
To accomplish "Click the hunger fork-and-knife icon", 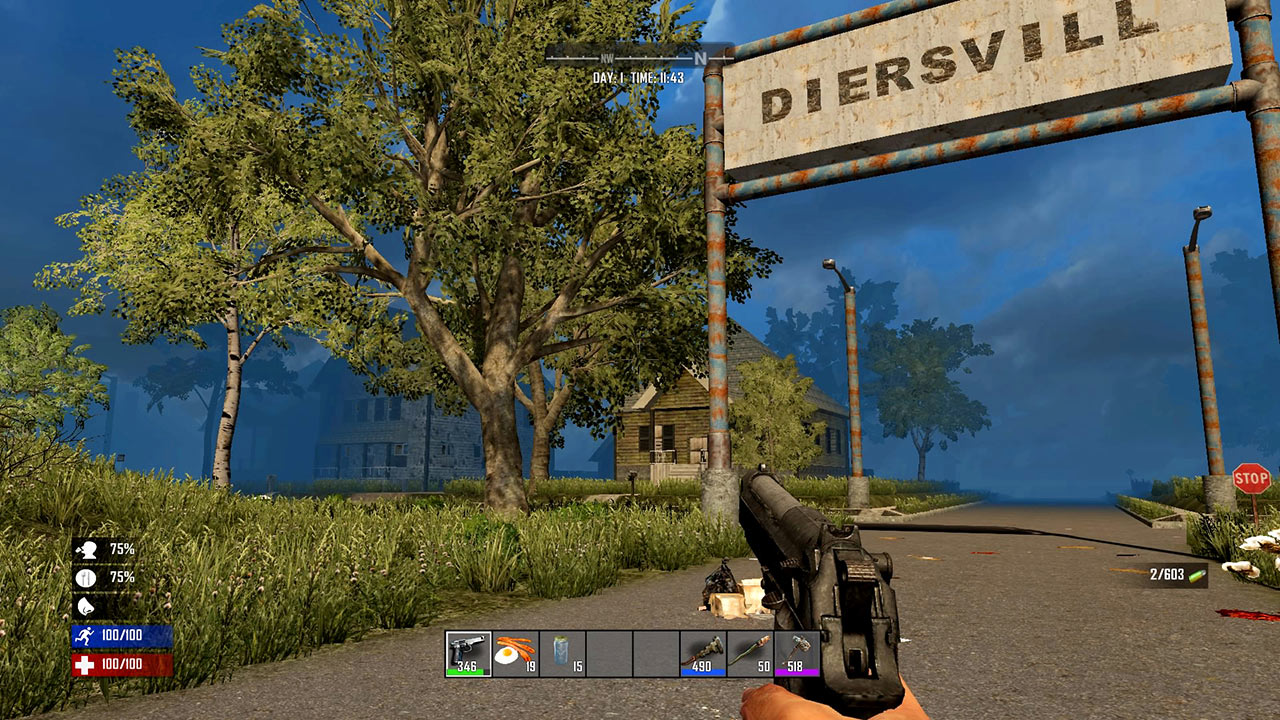I will (x=84, y=577).
